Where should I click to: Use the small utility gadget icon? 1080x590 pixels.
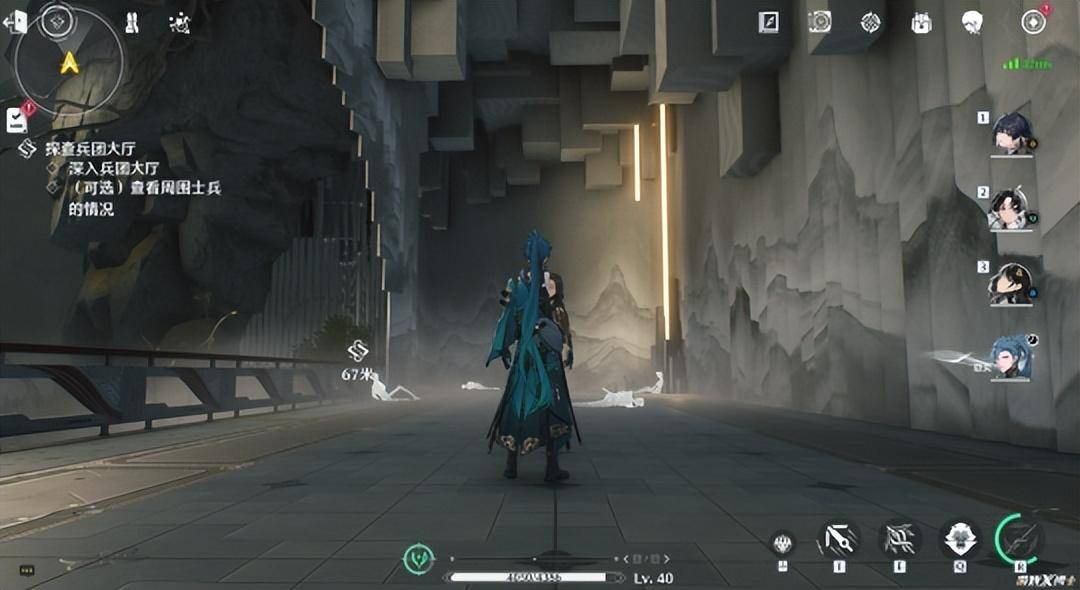point(783,543)
